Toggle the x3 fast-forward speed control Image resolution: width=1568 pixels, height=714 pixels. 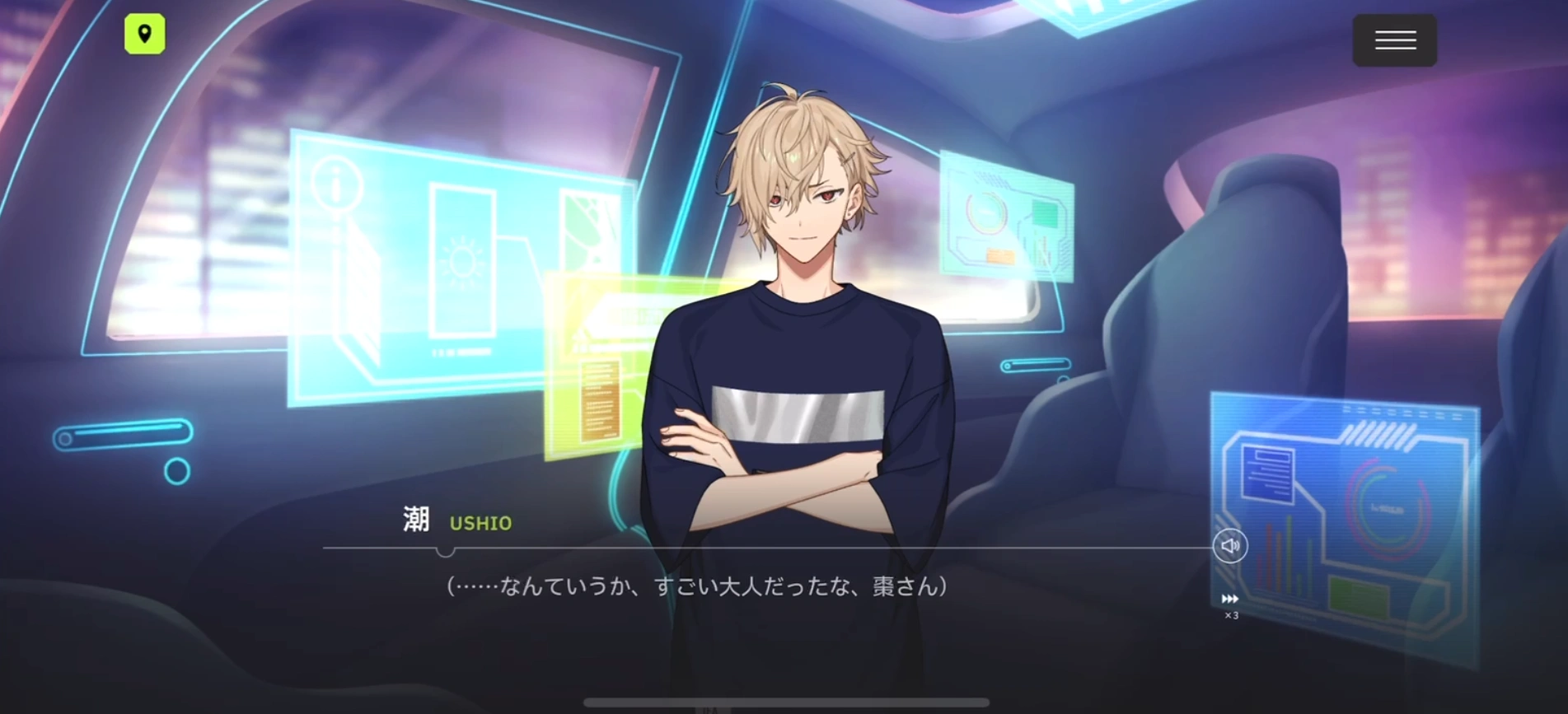(x=1230, y=604)
